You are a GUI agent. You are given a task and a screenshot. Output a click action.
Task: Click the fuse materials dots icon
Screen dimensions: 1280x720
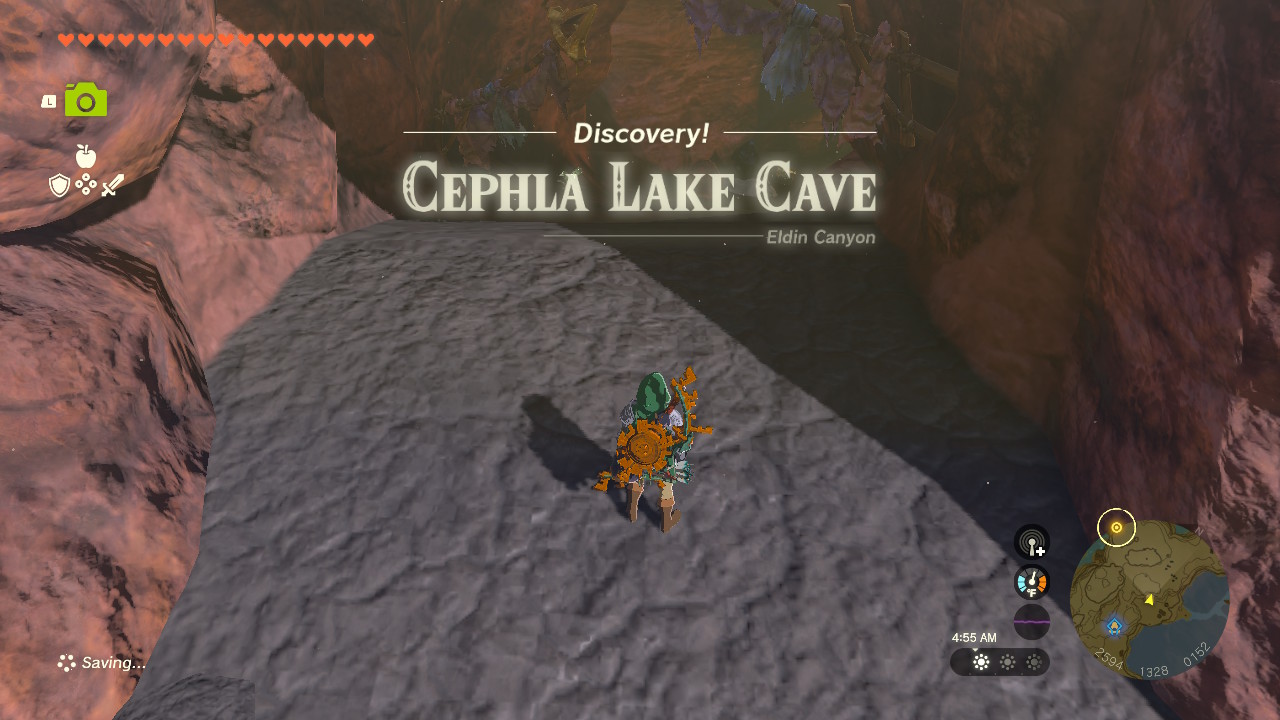click(87, 185)
